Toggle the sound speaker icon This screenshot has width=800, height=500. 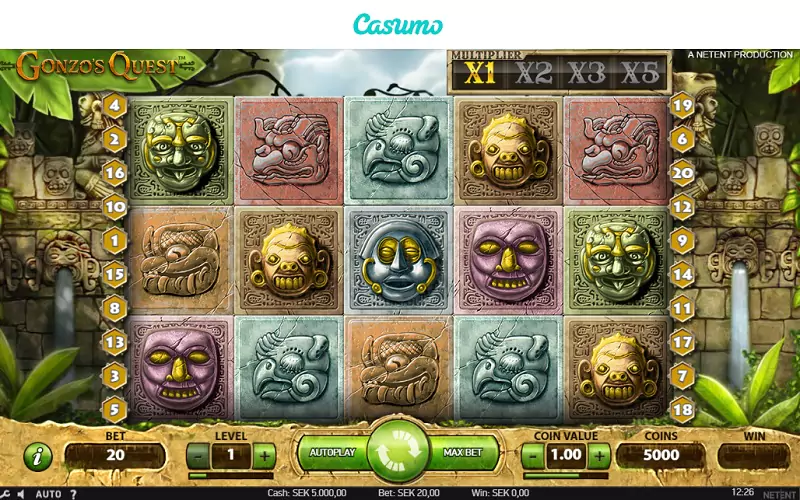[x=22, y=493]
